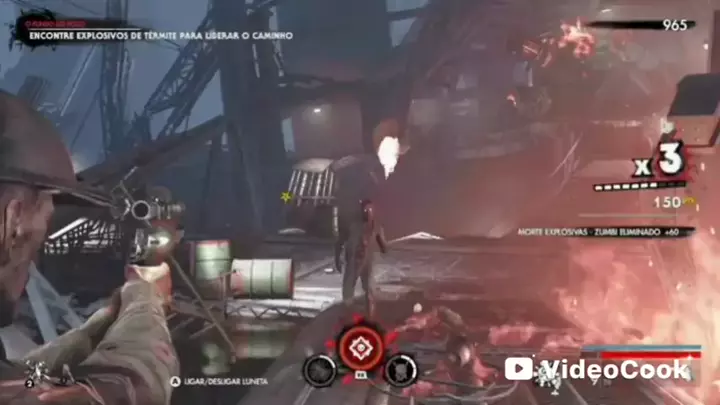The height and width of the screenshot is (405, 720).
Task: Click the VideoCook watermark logo
Action: (x=596, y=369)
